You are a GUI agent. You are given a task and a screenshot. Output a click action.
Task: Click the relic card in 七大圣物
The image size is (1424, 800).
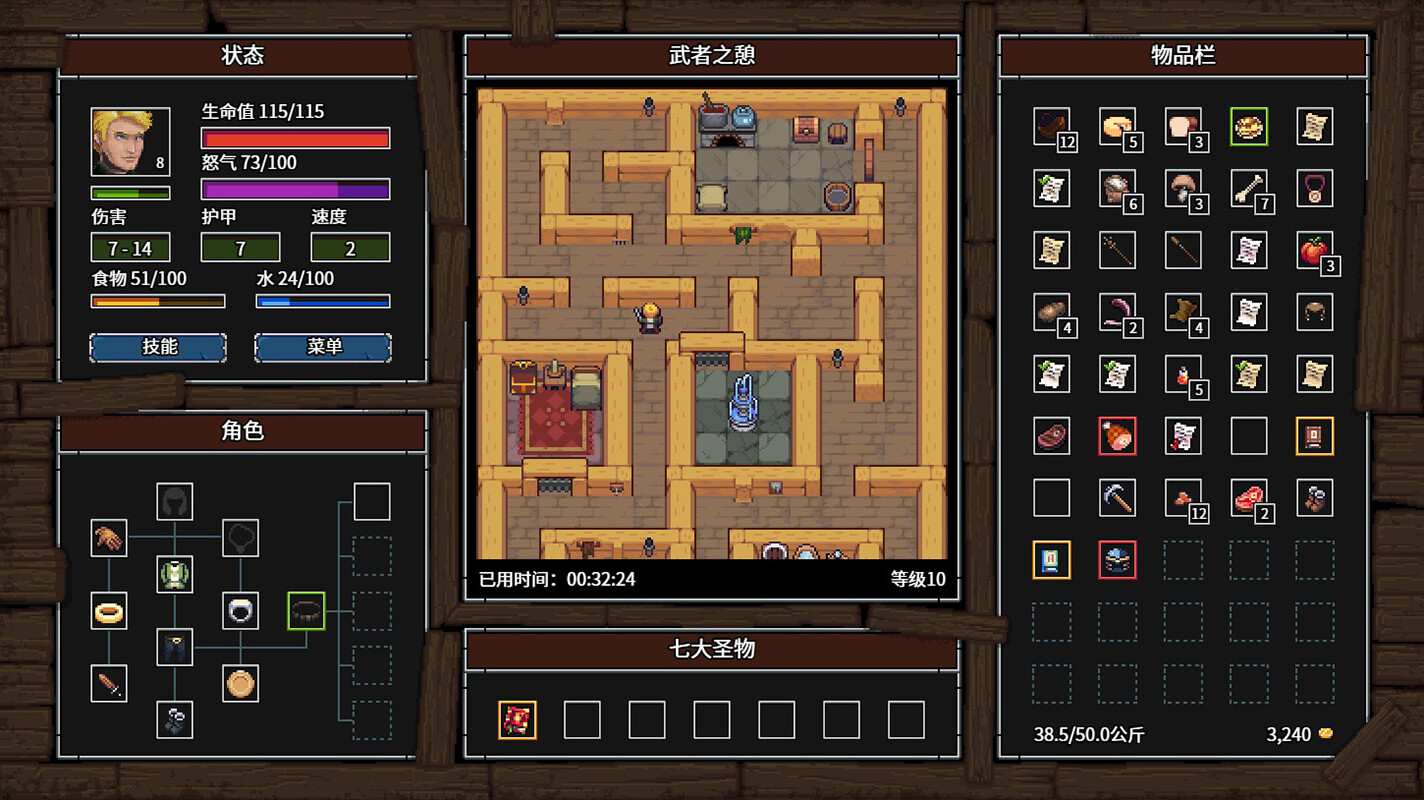[517, 720]
